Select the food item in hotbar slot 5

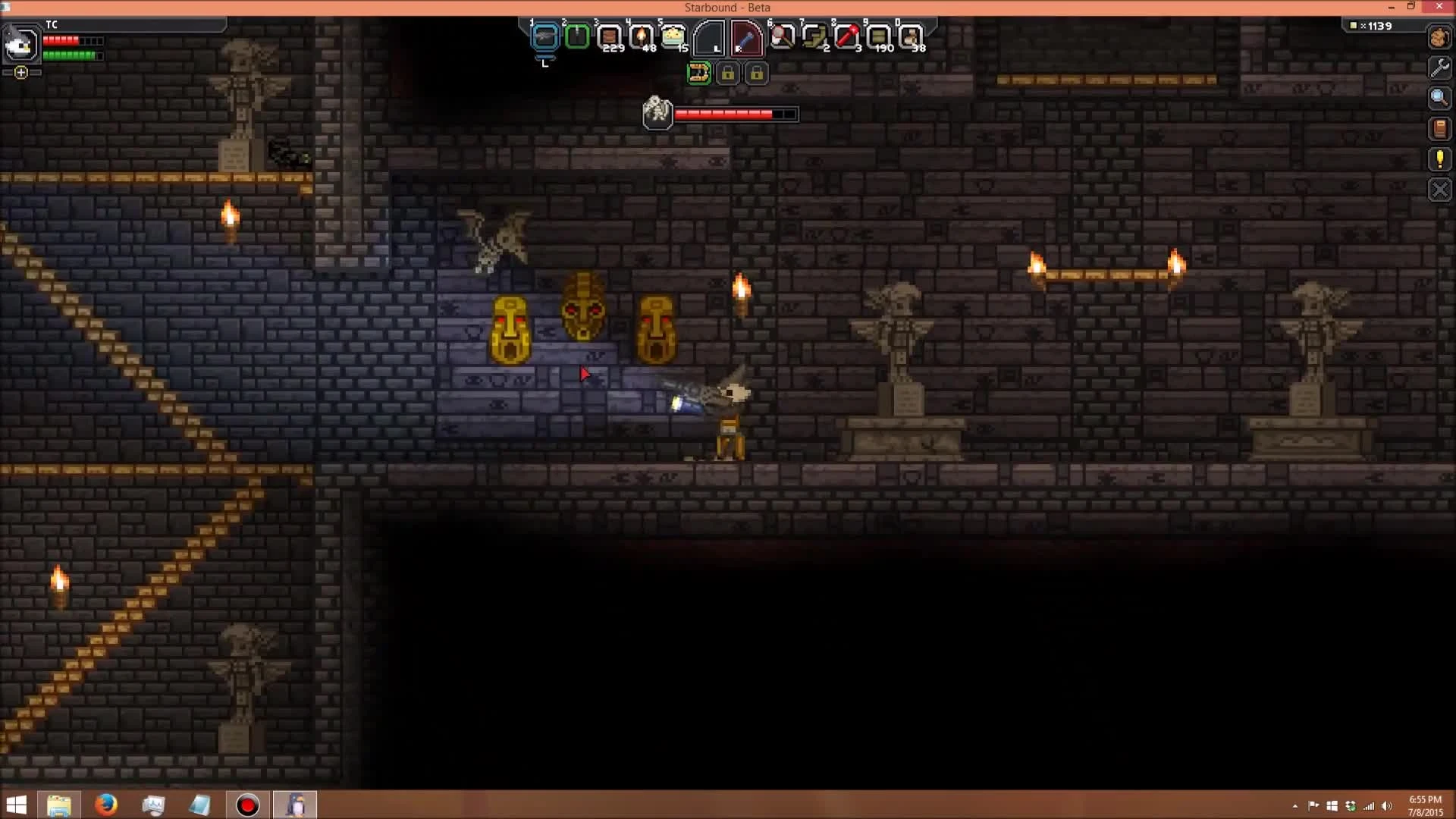pos(673,35)
